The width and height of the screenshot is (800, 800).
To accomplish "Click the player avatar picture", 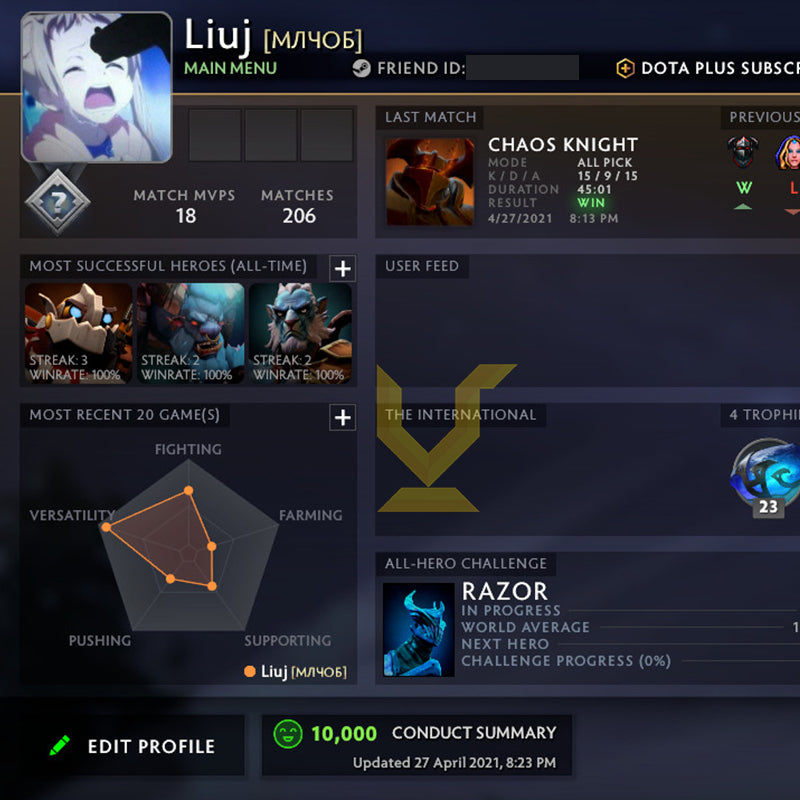I will coord(96,87).
